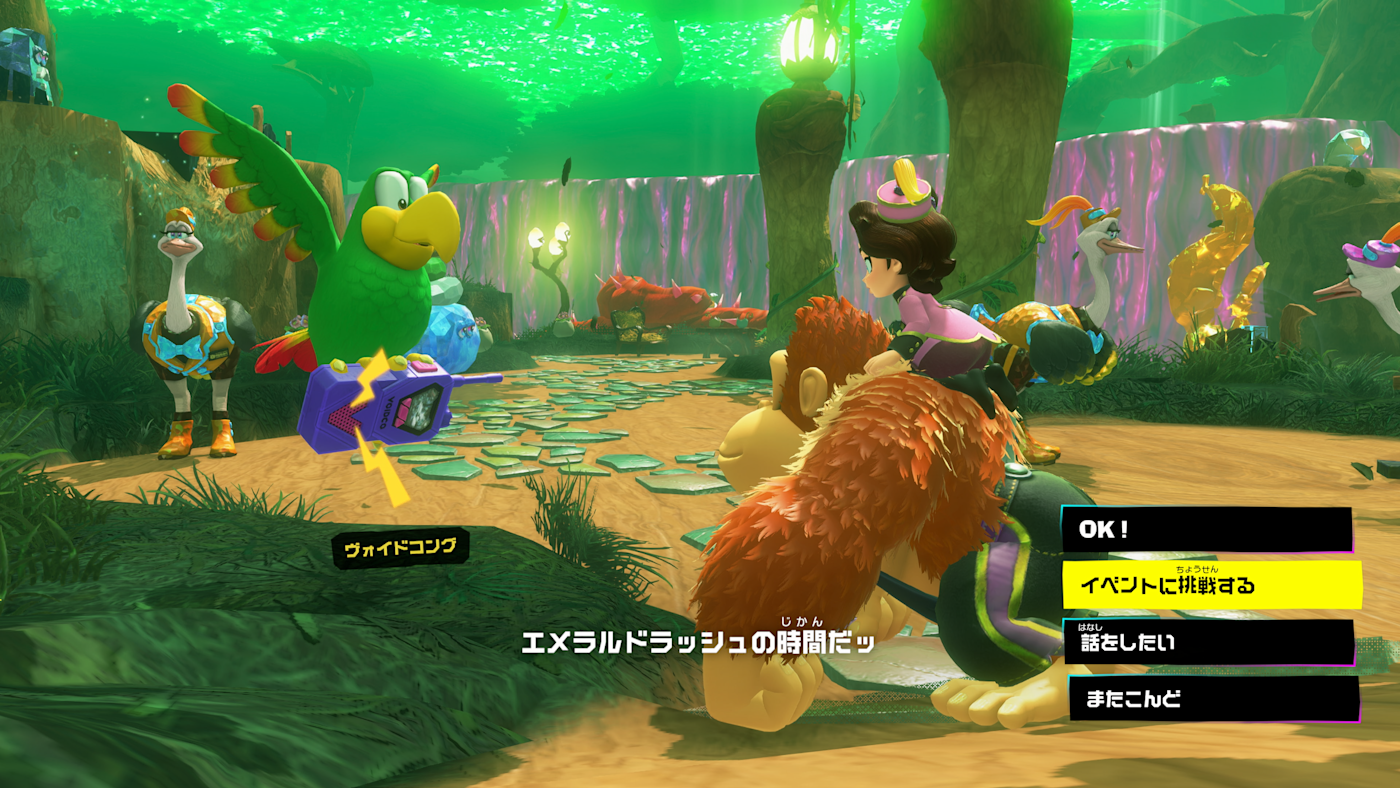
Task: Decline with "またこんど" option
Action: coord(1213,698)
